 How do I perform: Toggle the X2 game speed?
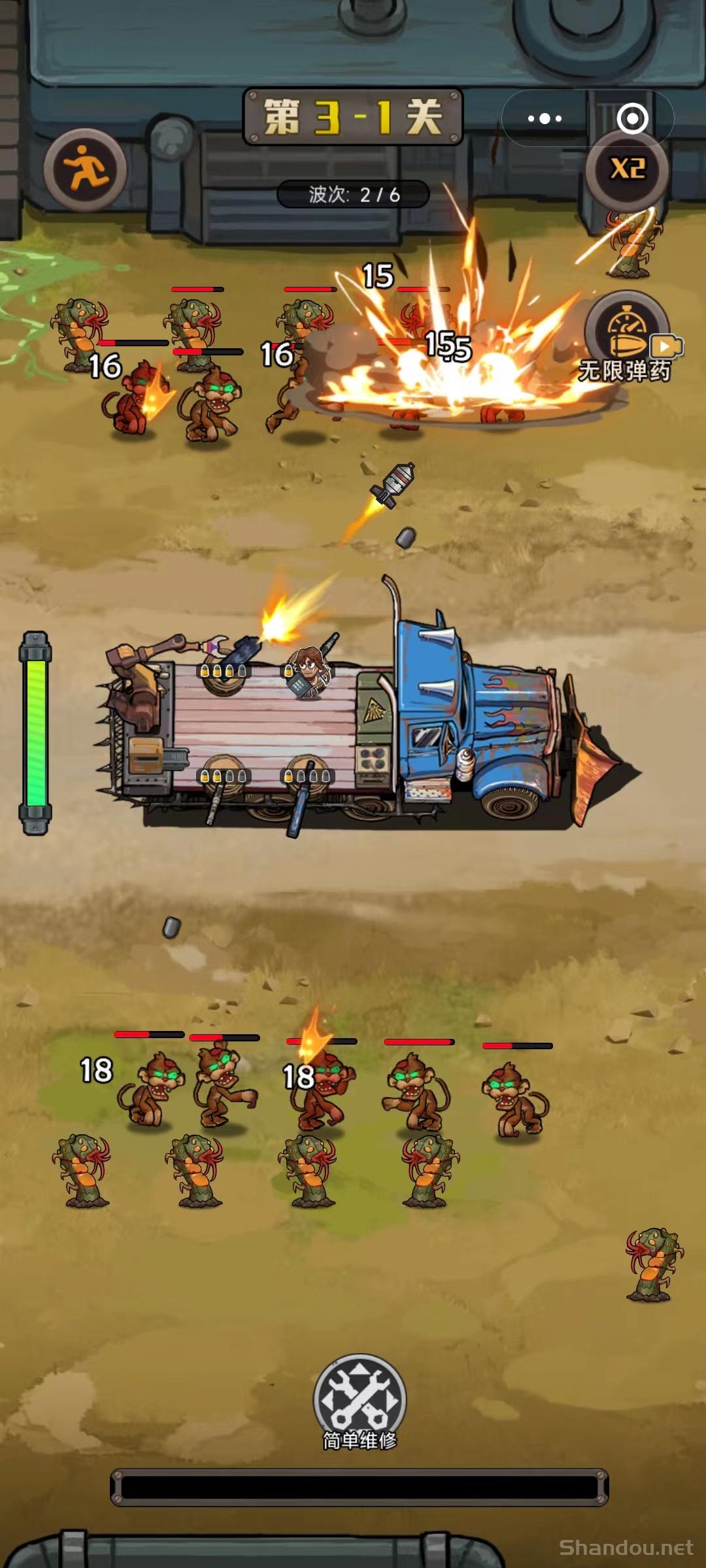[x=628, y=170]
